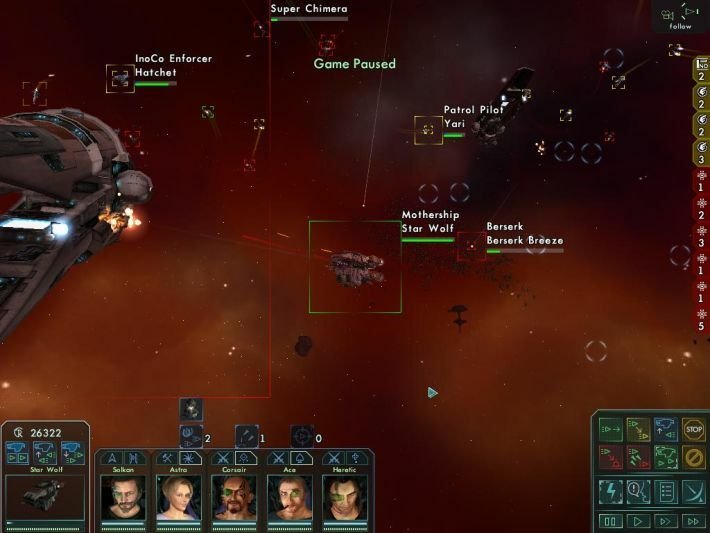Resume game at normal play speed
Image resolution: width=710 pixels, height=533 pixels.
[x=638, y=521]
